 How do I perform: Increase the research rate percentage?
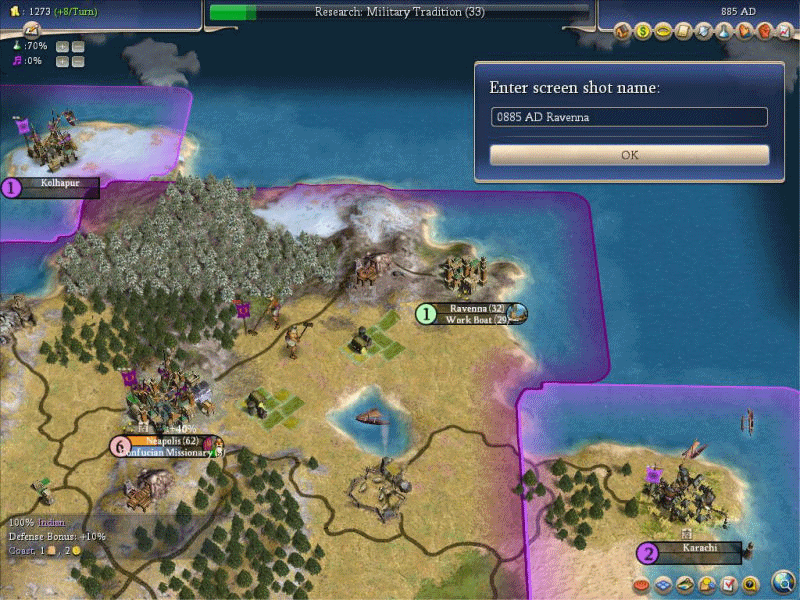[x=62, y=47]
